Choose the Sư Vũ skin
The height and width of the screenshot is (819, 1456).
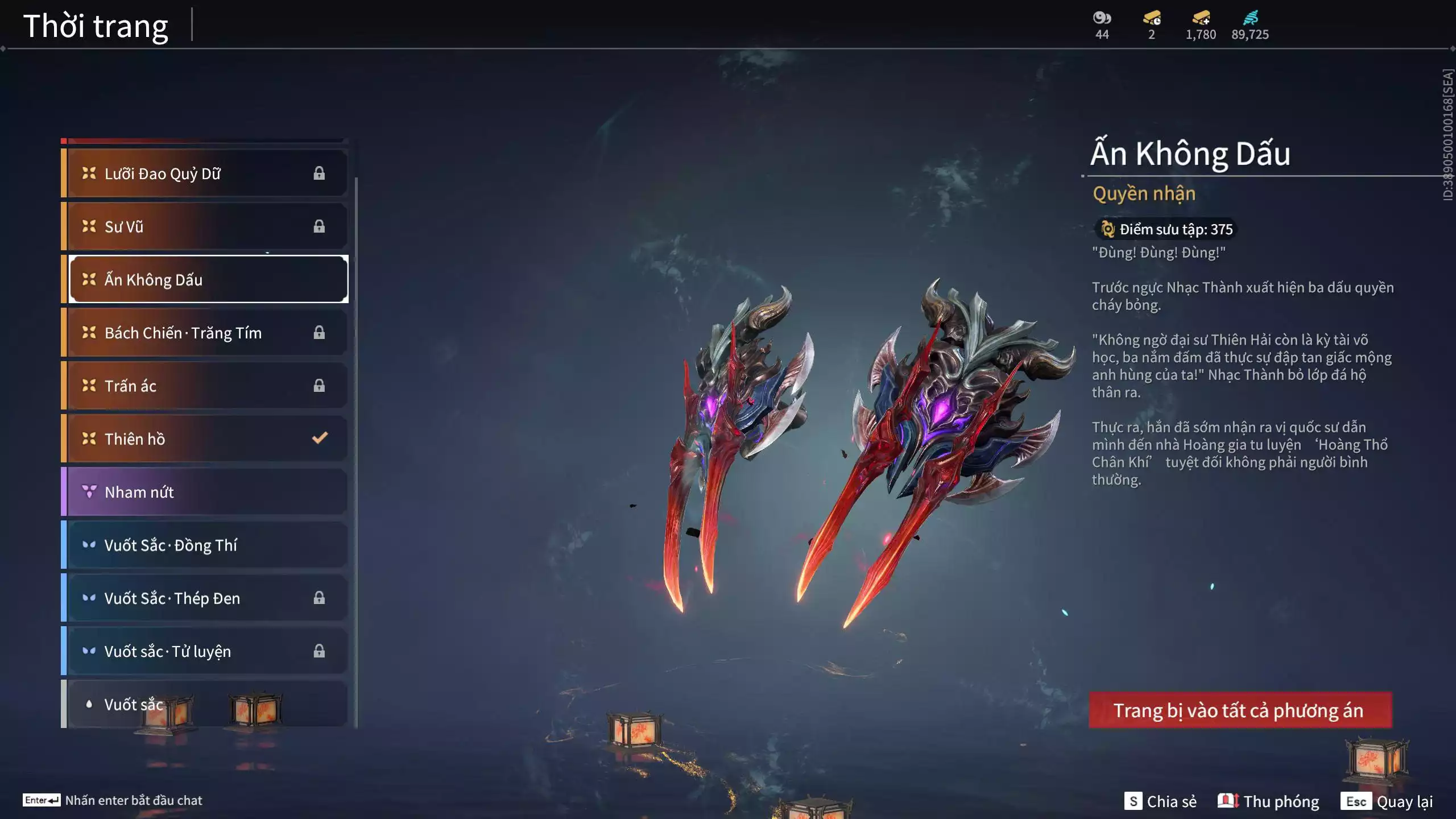tap(205, 227)
